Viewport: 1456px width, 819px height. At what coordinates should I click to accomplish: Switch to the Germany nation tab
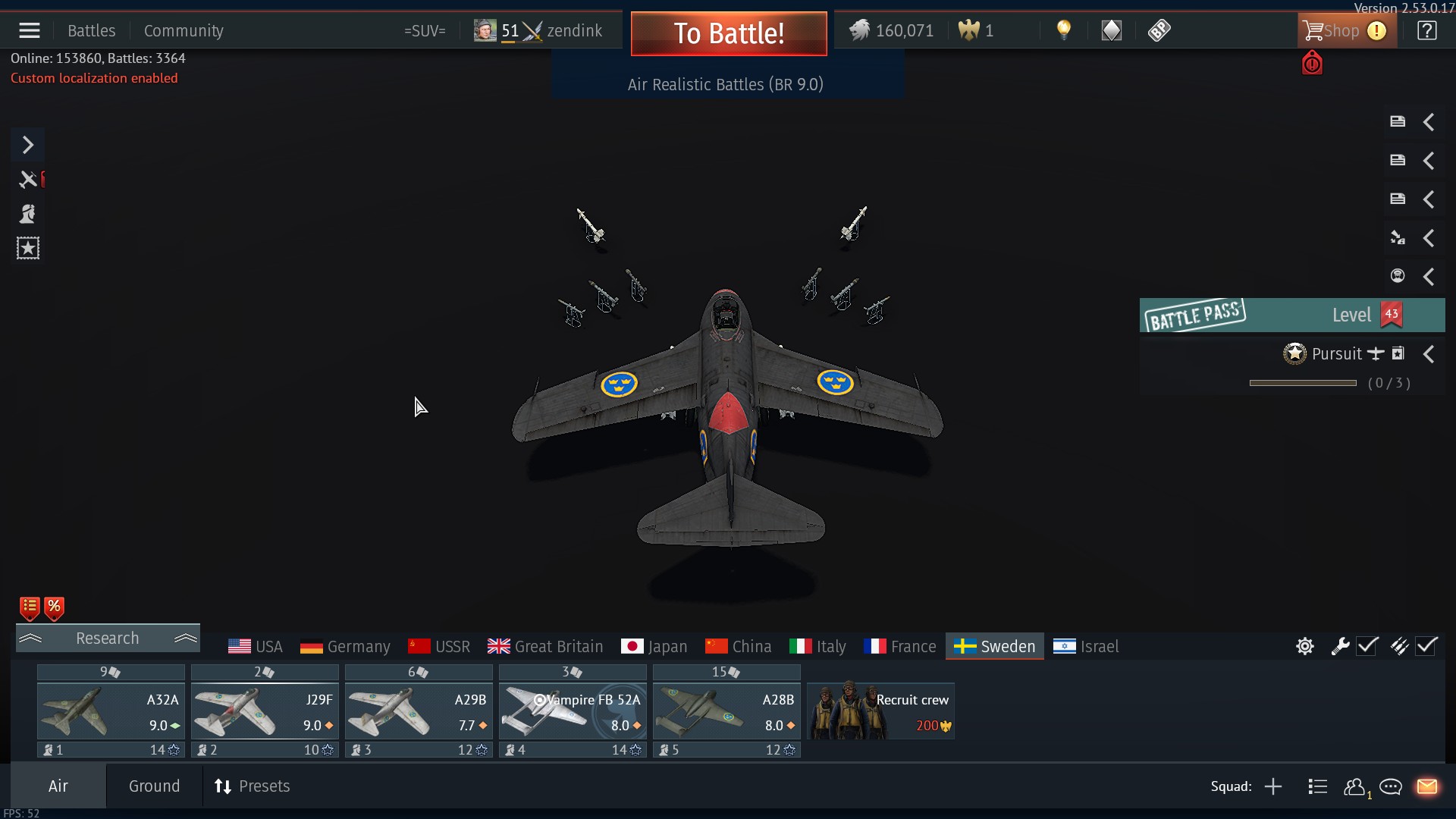(x=345, y=647)
